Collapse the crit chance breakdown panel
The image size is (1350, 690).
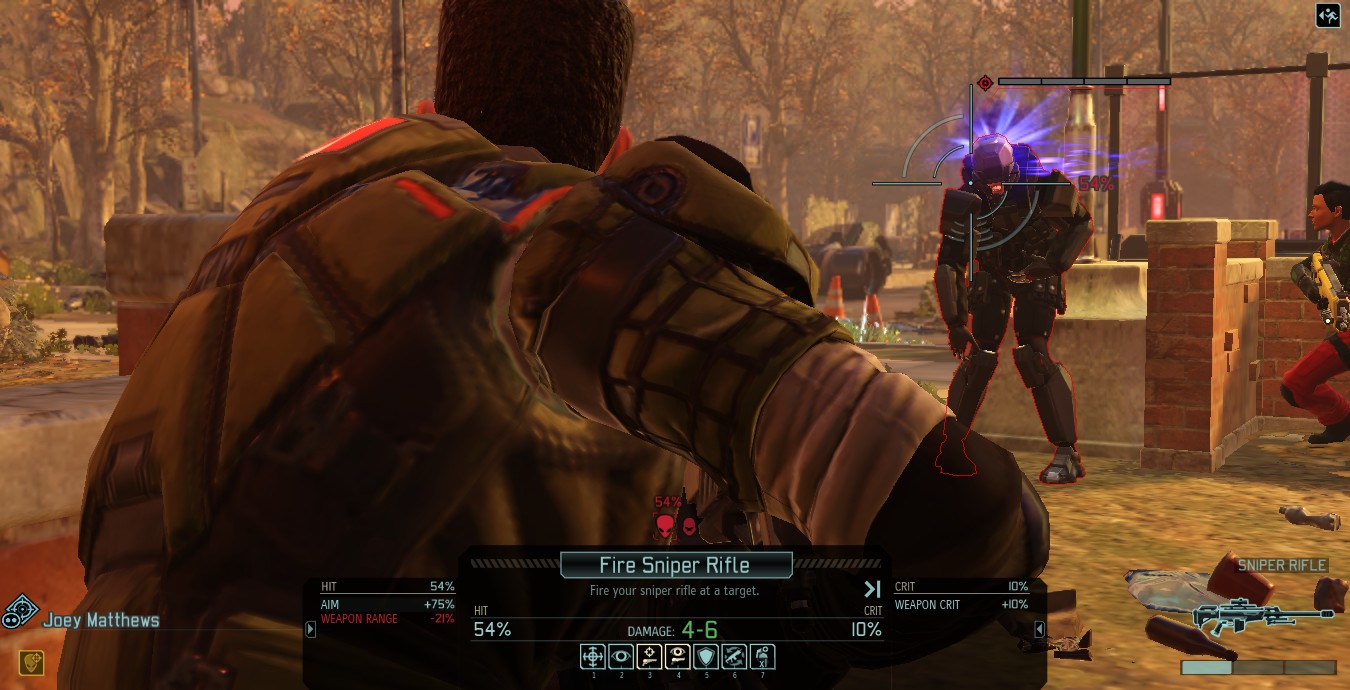click(x=1039, y=629)
